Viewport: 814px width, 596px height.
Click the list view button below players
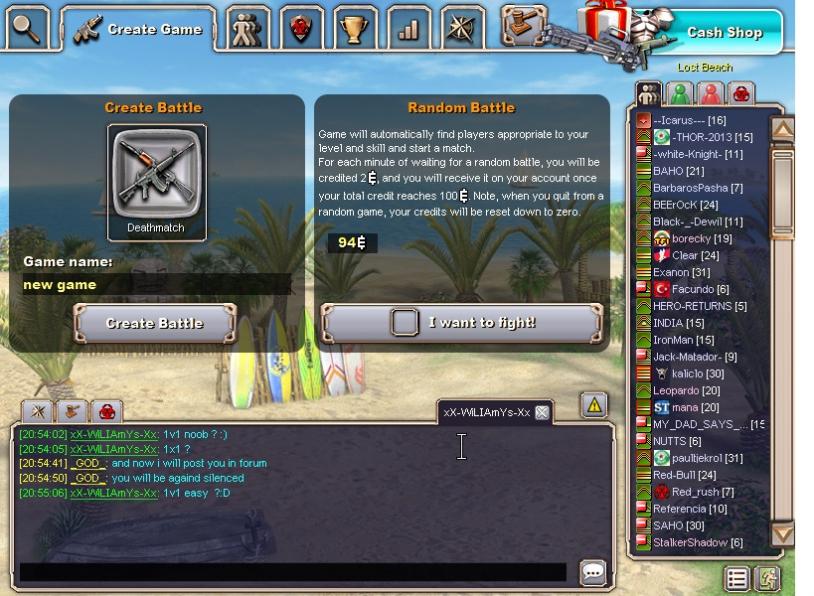(738, 578)
